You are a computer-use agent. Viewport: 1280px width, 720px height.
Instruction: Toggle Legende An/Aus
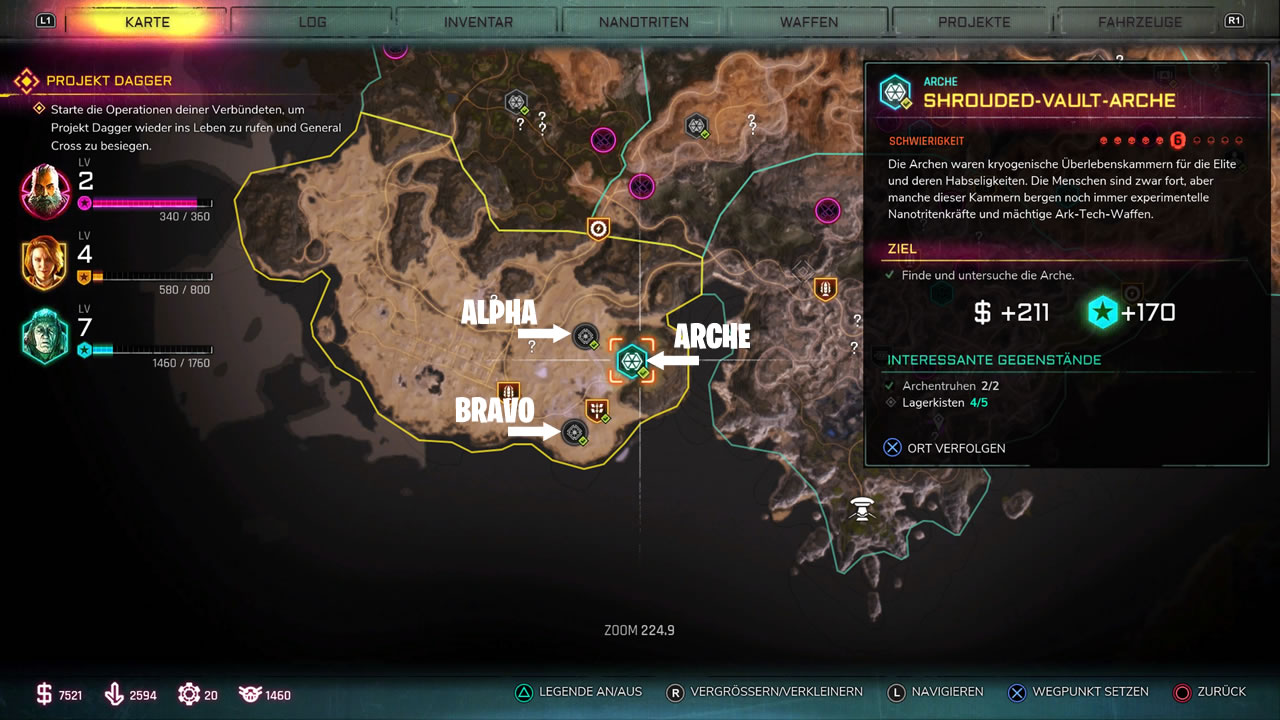tap(579, 692)
